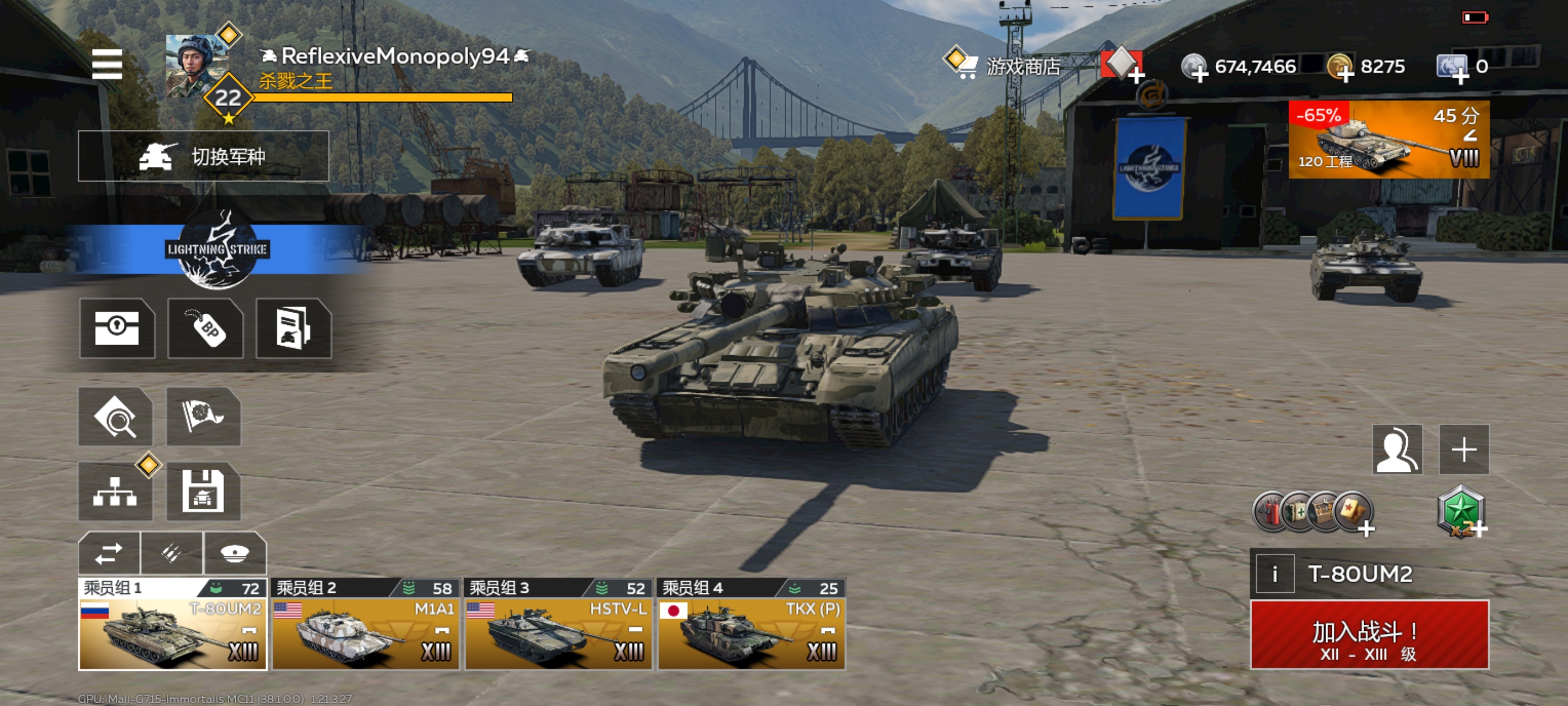Show T-80UM2 vehicle info

click(1274, 574)
